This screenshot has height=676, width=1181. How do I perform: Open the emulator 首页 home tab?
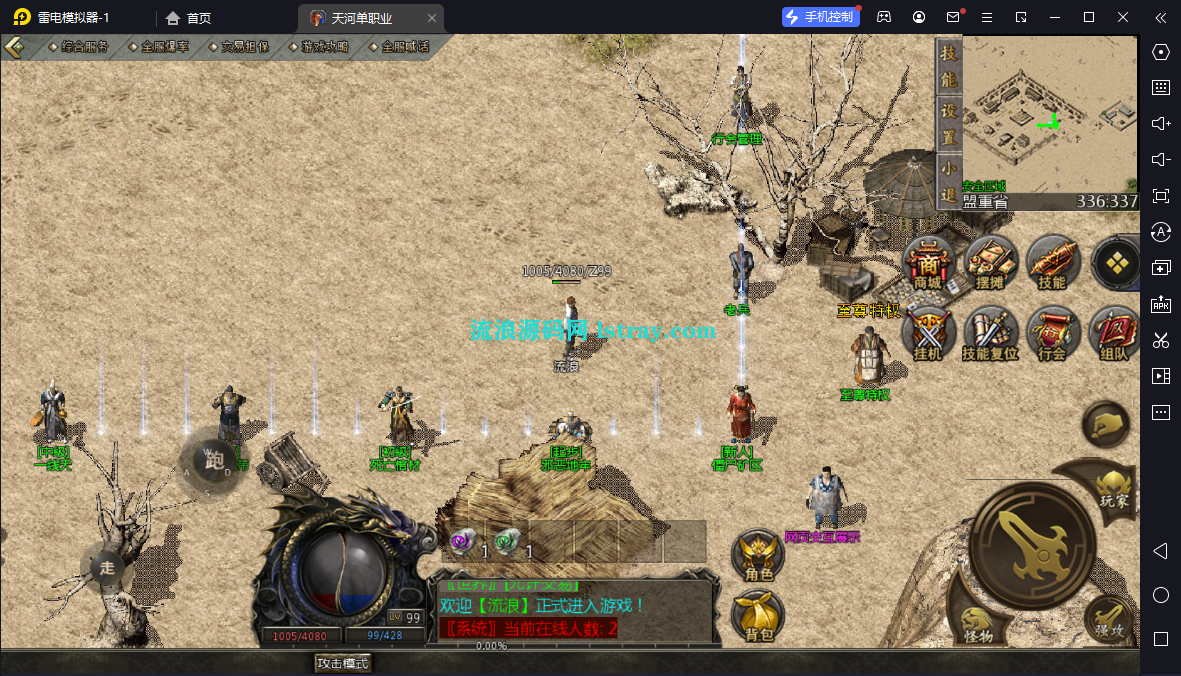pos(189,18)
